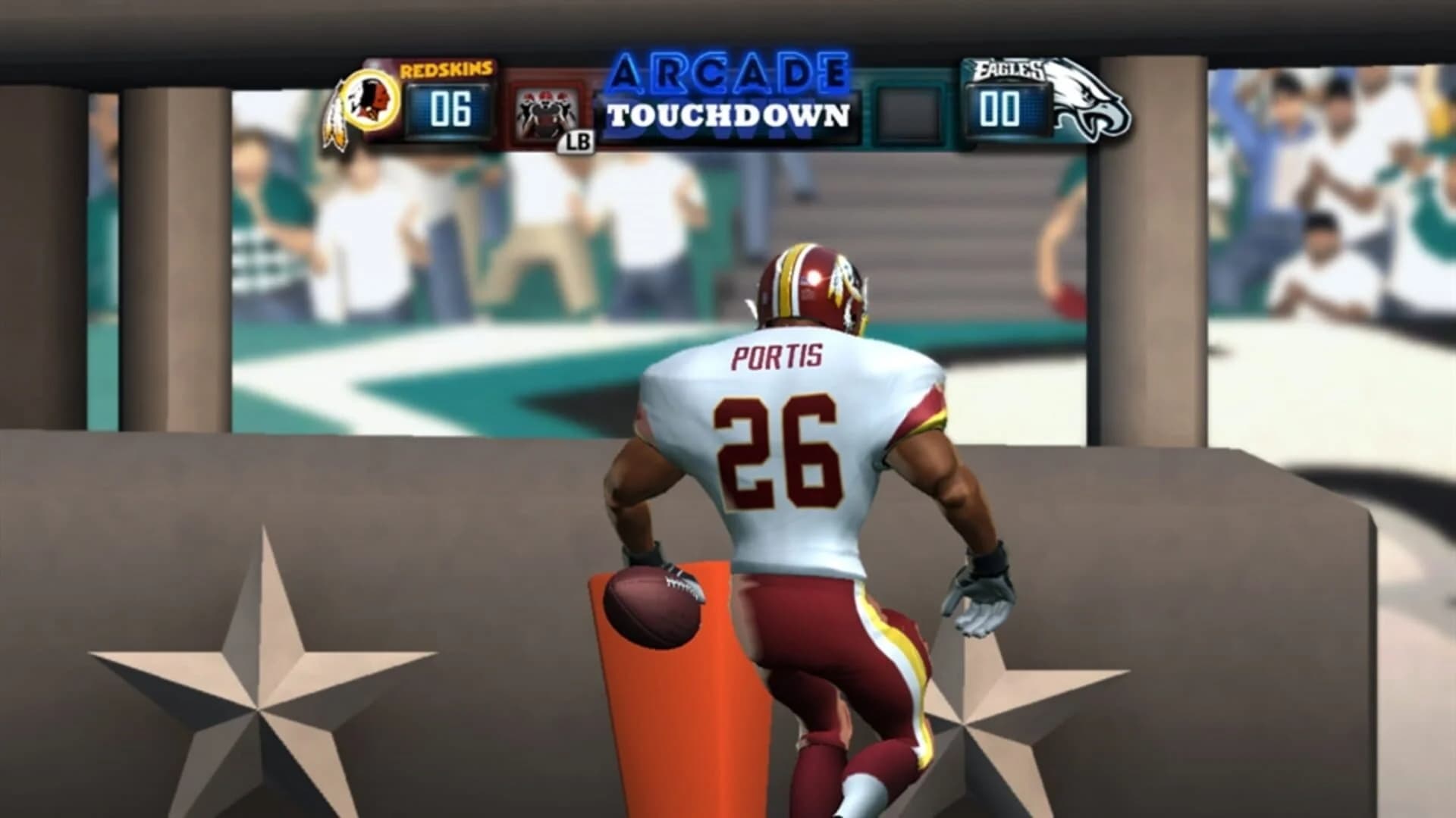Toggle the Redskins score display backlight
The height and width of the screenshot is (818, 1456).
coord(448,108)
